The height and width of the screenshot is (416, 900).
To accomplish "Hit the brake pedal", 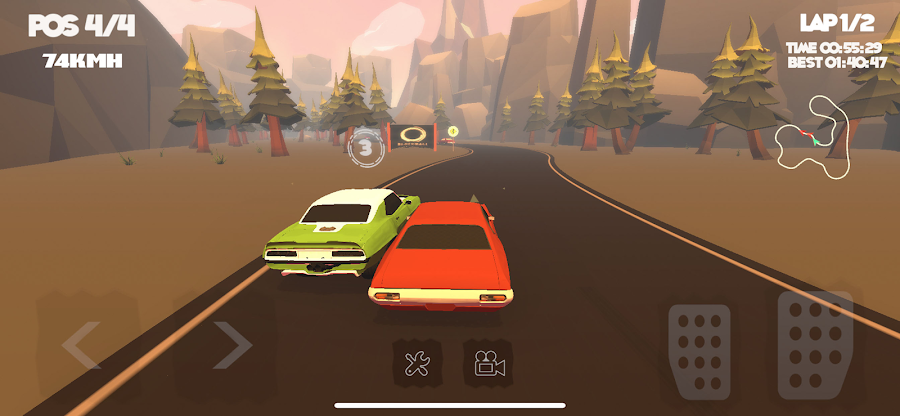I will (700, 352).
